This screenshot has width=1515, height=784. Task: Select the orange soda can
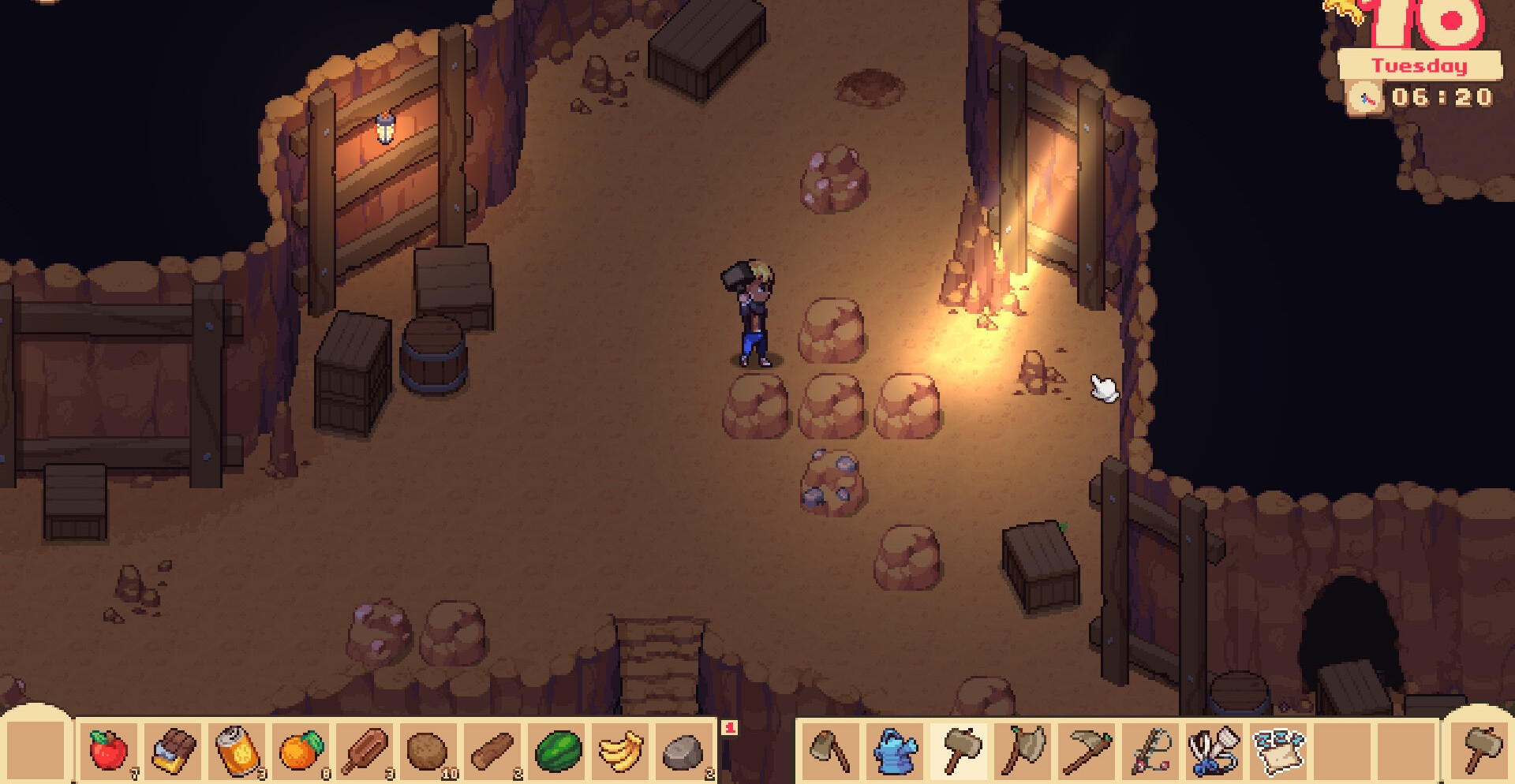[x=238, y=750]
